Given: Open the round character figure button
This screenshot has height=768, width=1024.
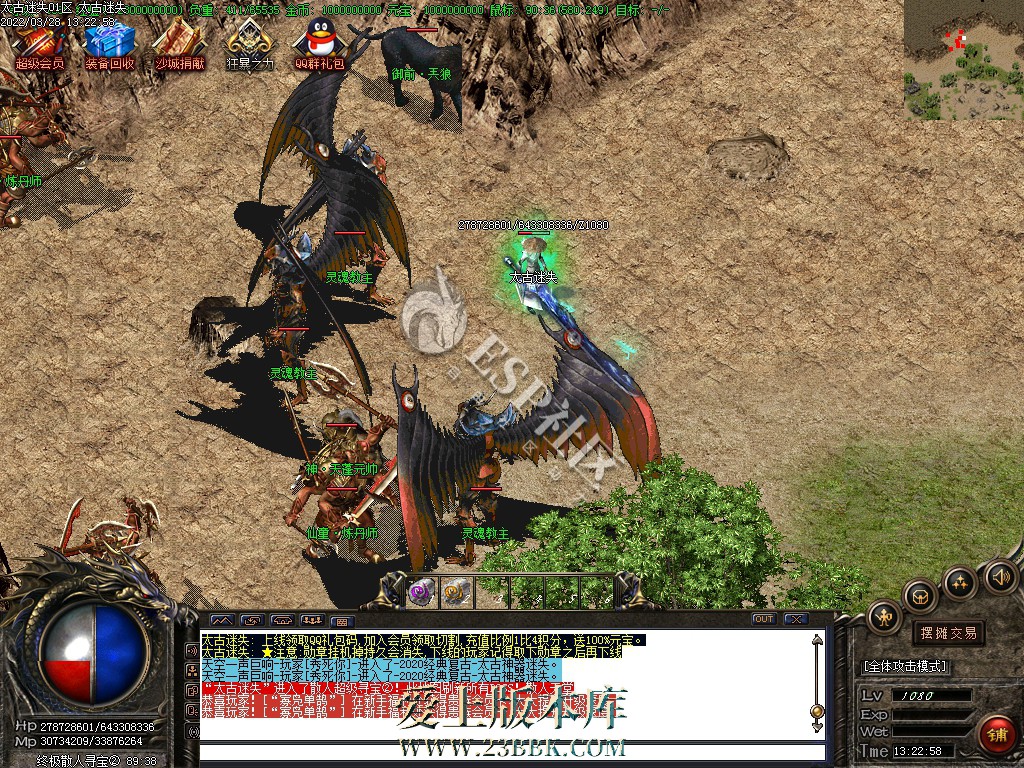Looking at the screenshot, I should (x=884, y=616).
